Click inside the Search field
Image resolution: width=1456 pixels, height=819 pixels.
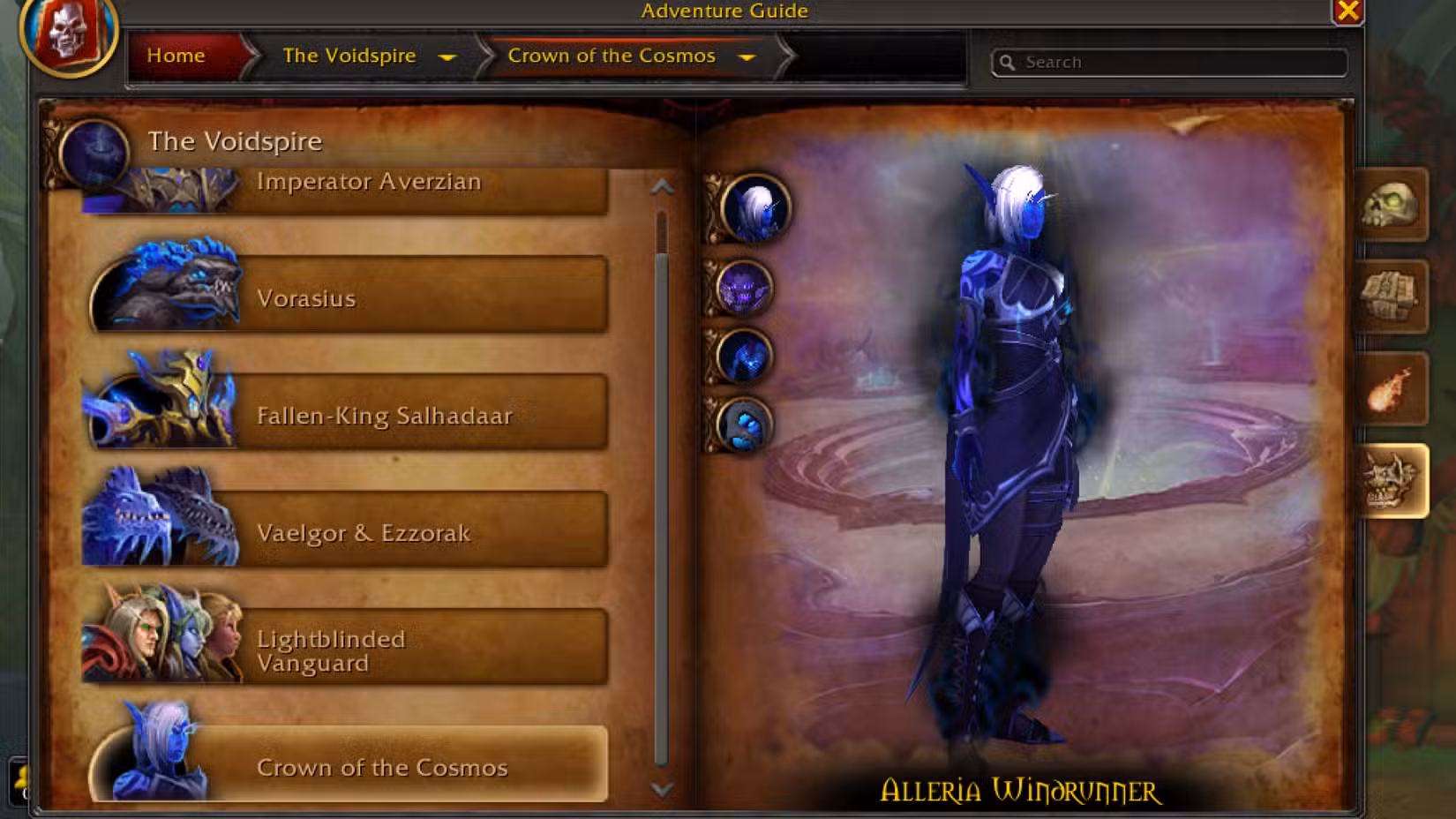pyautogui.click(x=1165, y=62)
